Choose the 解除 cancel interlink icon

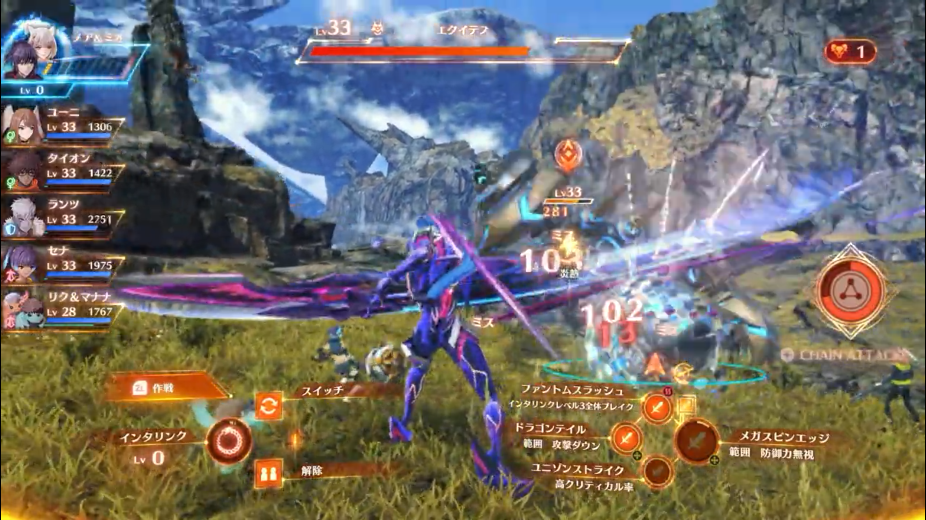coord(268,472)
